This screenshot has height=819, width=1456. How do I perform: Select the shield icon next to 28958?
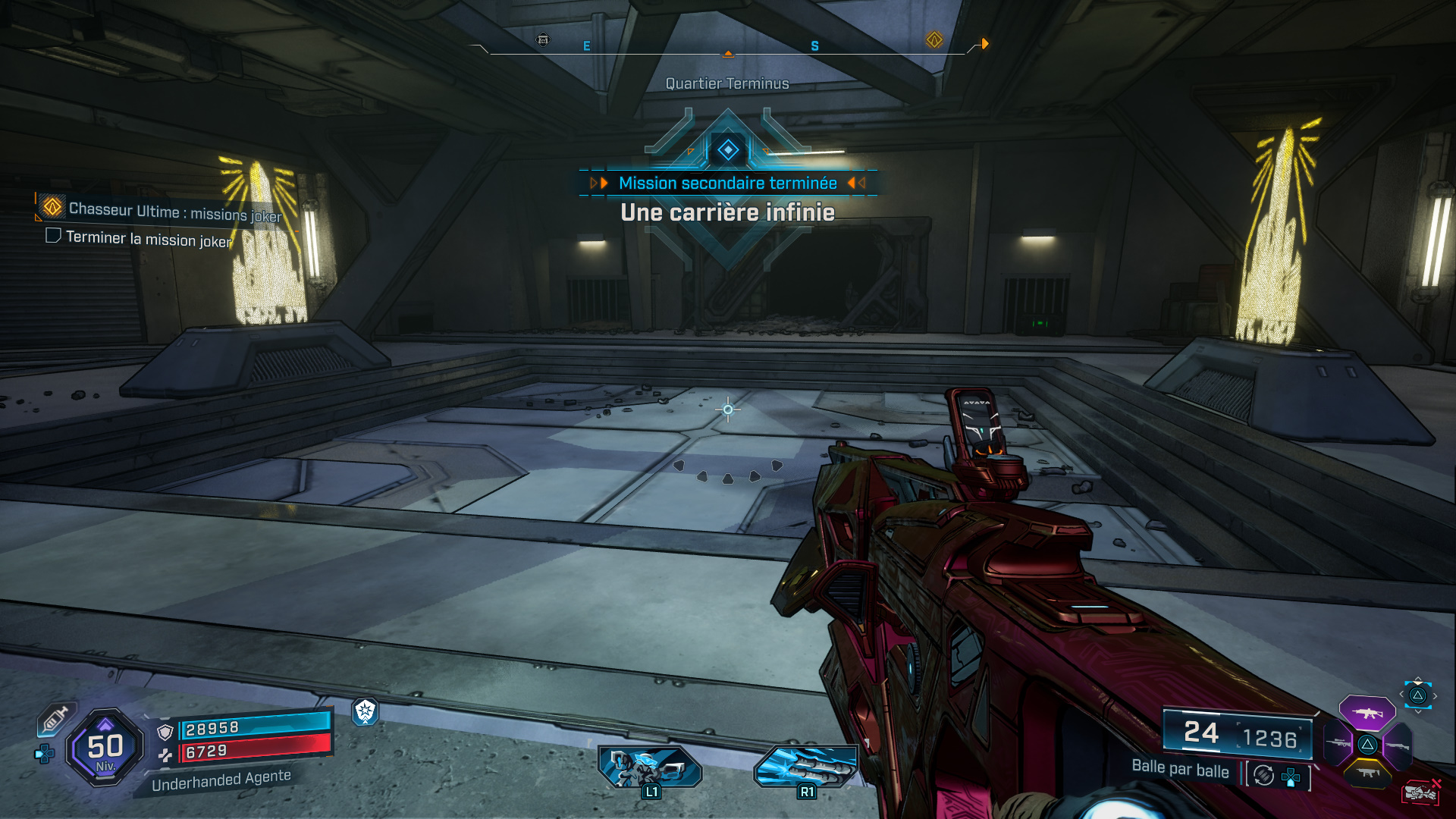click(165, 733)
